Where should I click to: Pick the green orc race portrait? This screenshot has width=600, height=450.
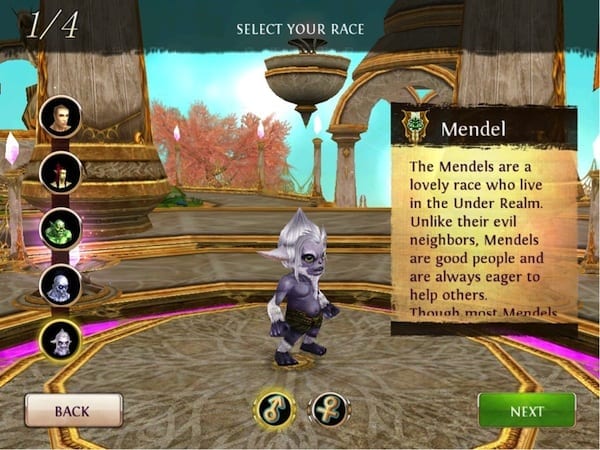[x=60, y=228]
